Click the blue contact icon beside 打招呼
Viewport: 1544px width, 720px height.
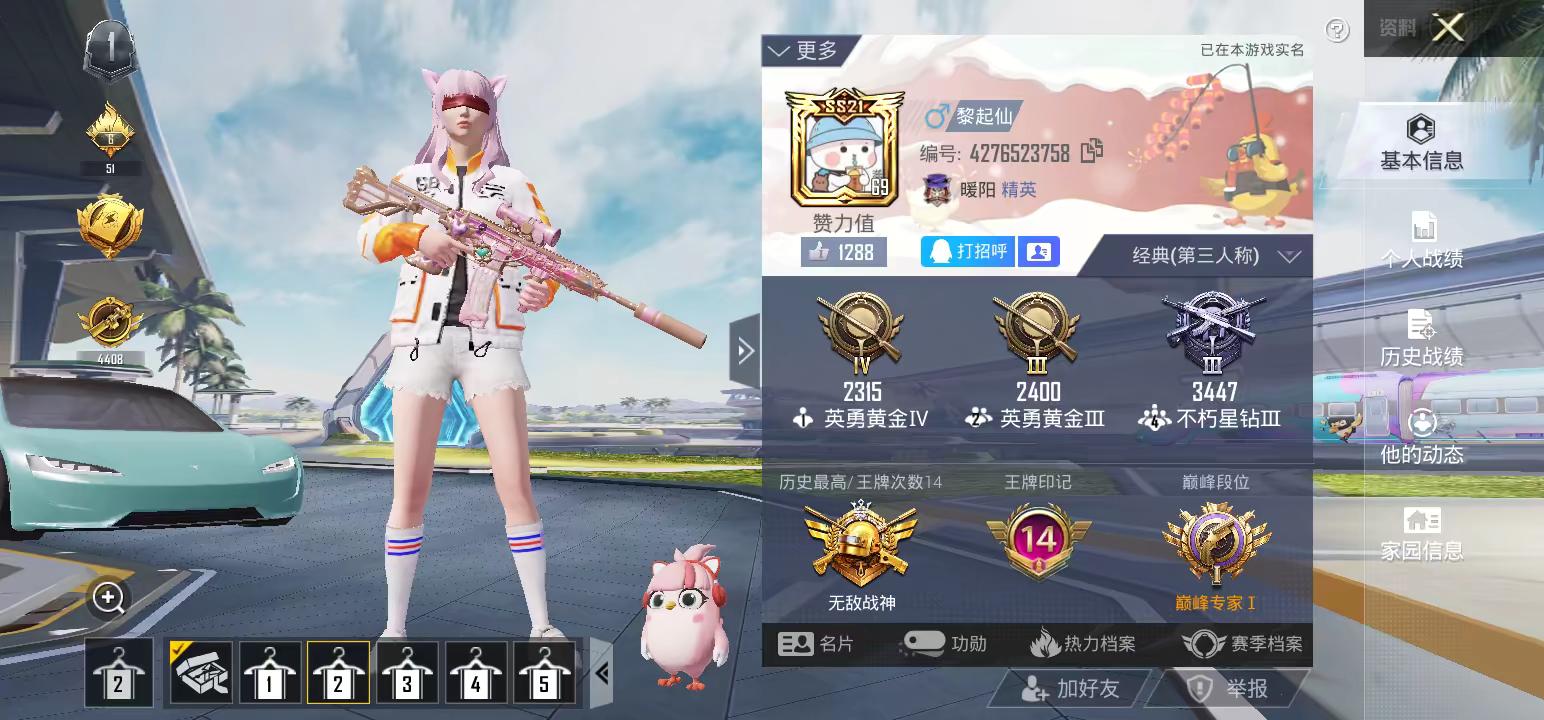pos(1038,252)
